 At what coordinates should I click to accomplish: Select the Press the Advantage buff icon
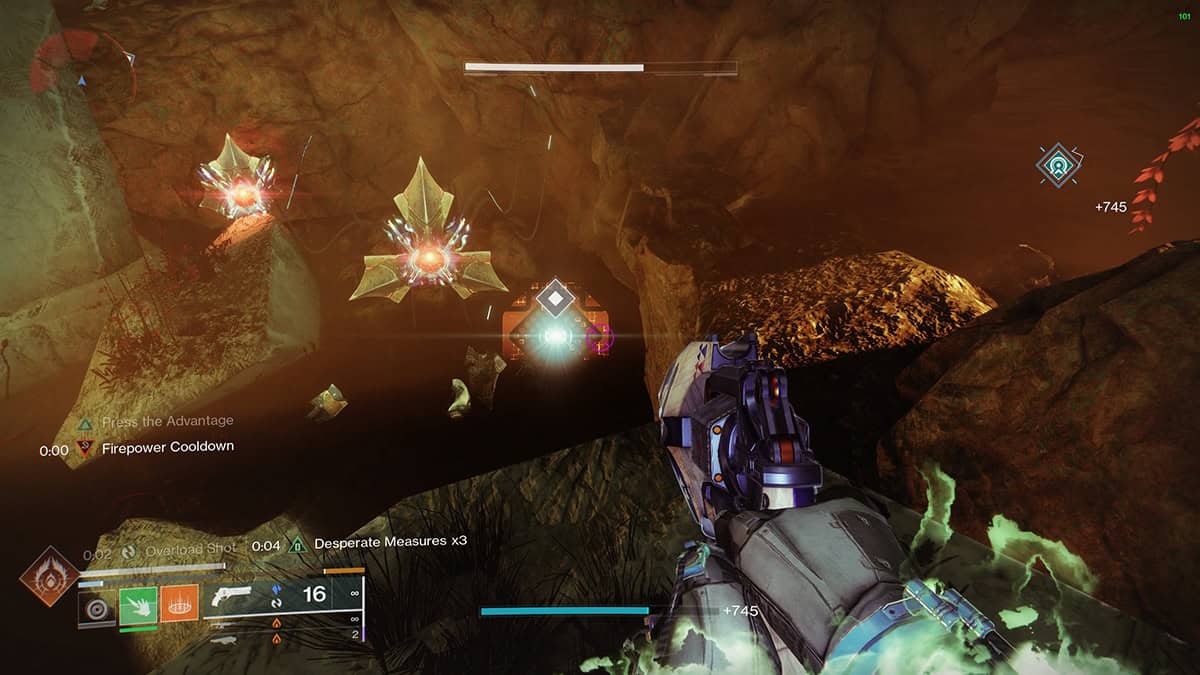click(x=85, y=422)
